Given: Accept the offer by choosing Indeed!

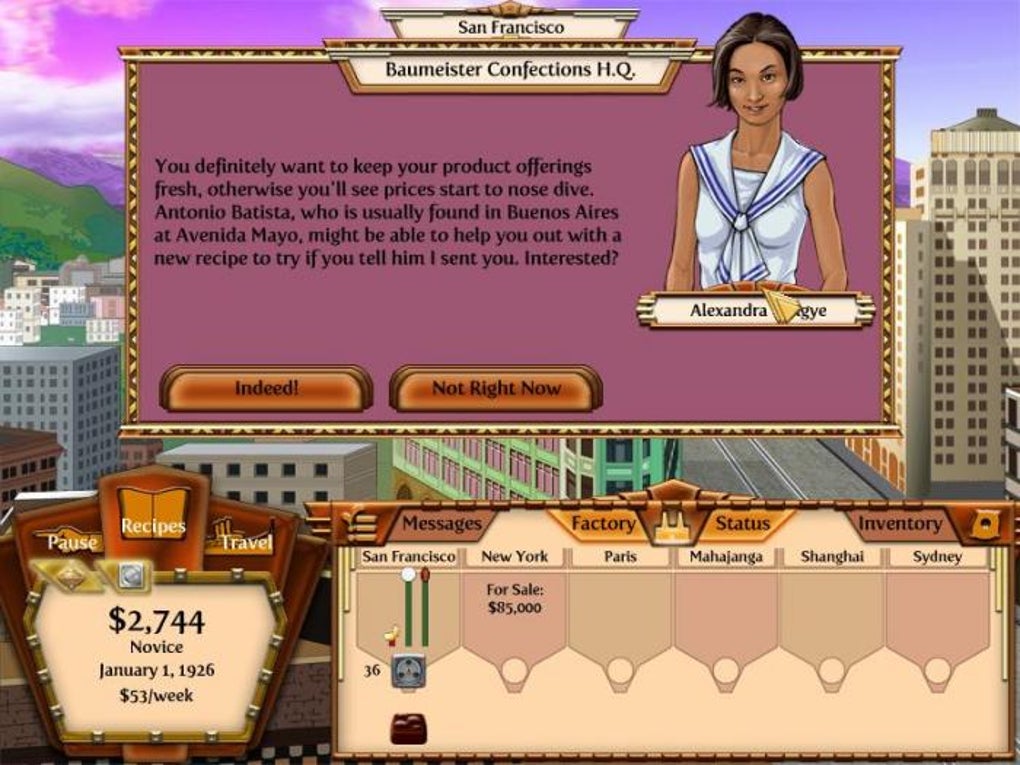Looking at the screenshot, I should (266, 388).
